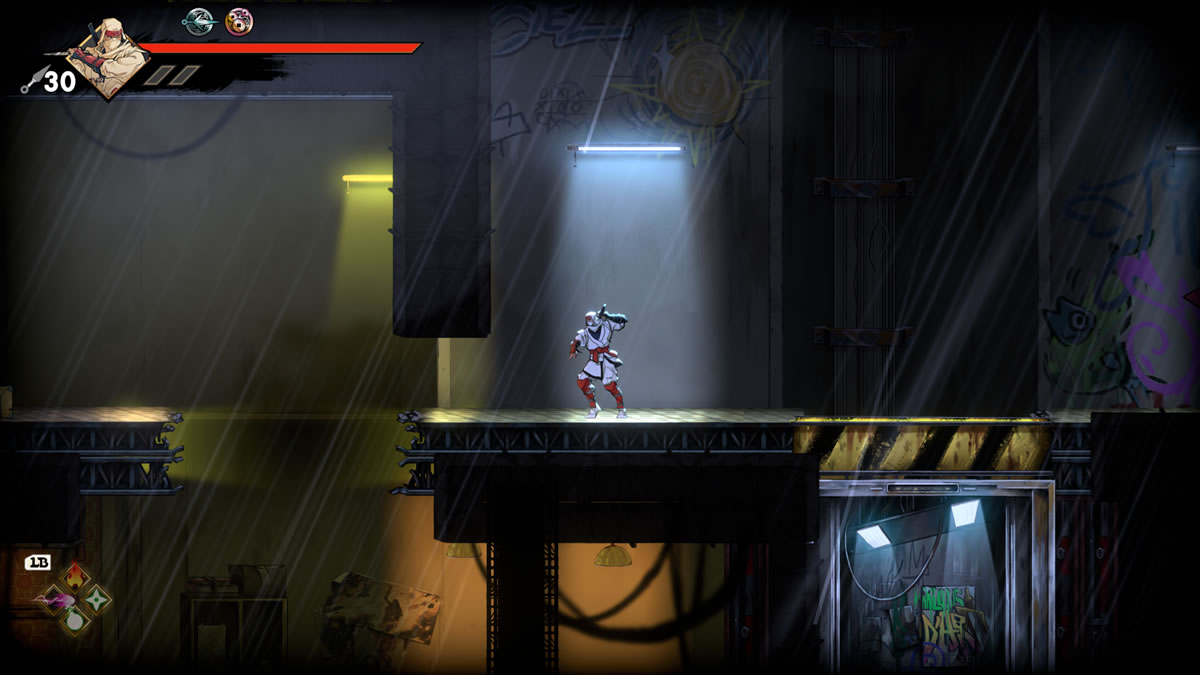Select the fire ninpo ability icon

coord(75,576)
